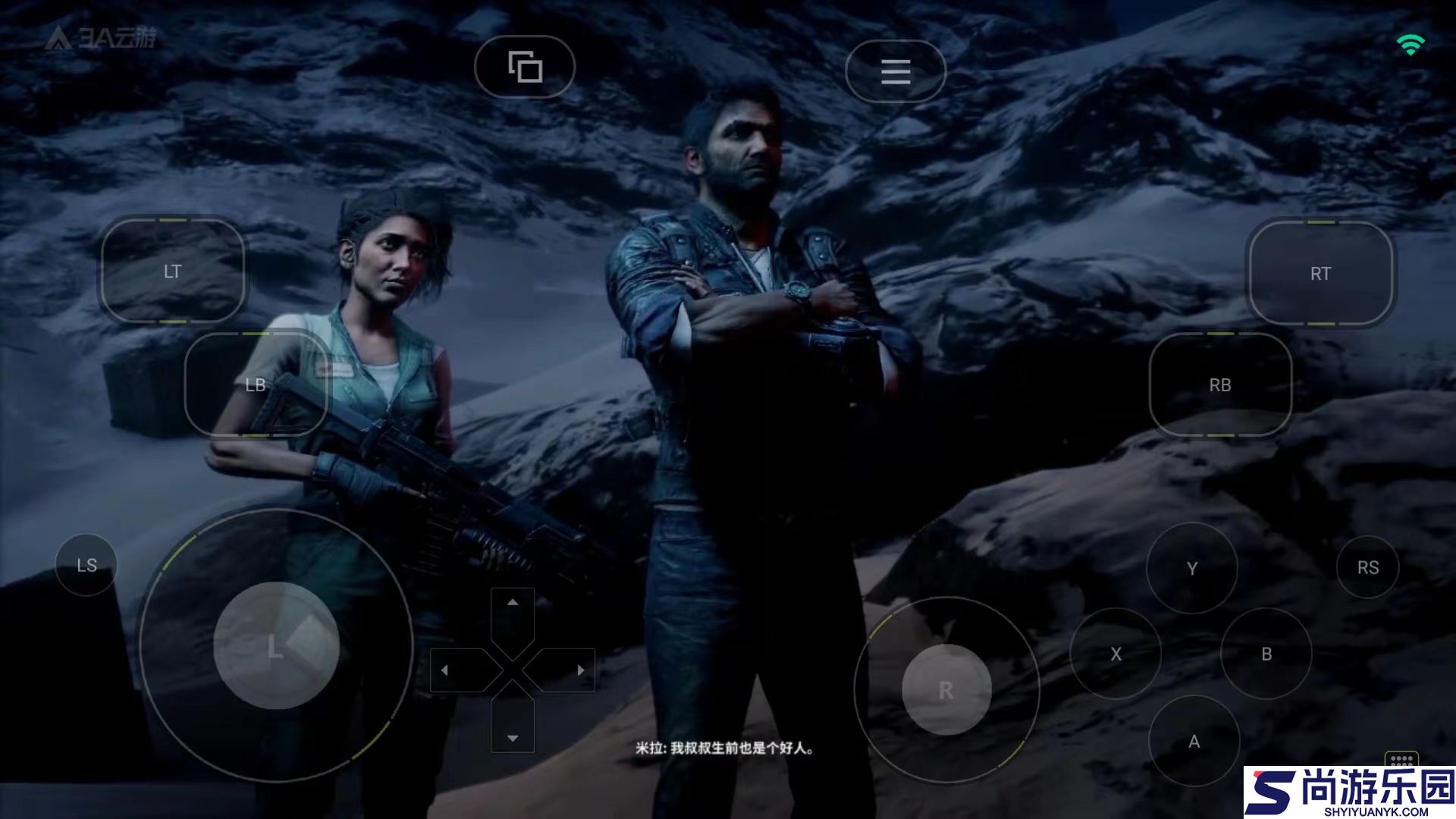The height and width of the screenshot is (819, 1456).
Task: Open the hamburger menu at the top
Action: pos(896,71)
